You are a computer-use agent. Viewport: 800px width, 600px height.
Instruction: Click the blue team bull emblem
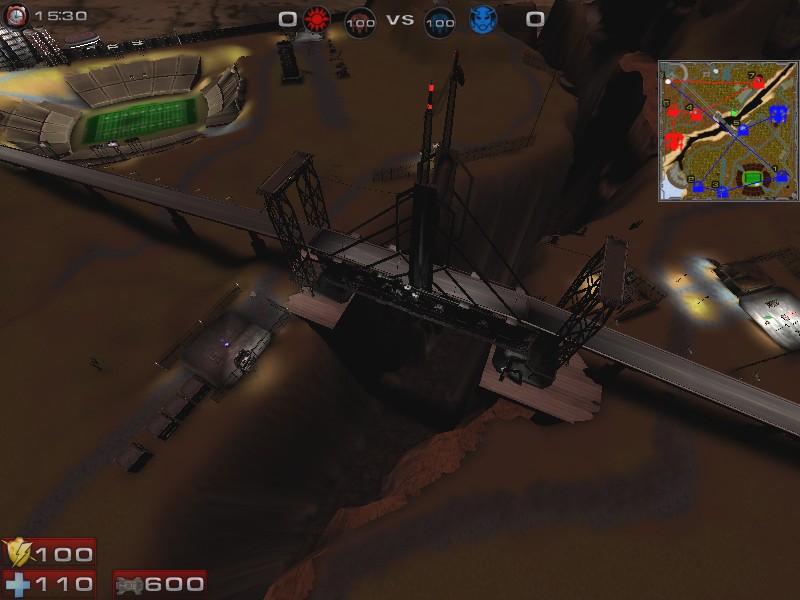[x=482, y=19]
